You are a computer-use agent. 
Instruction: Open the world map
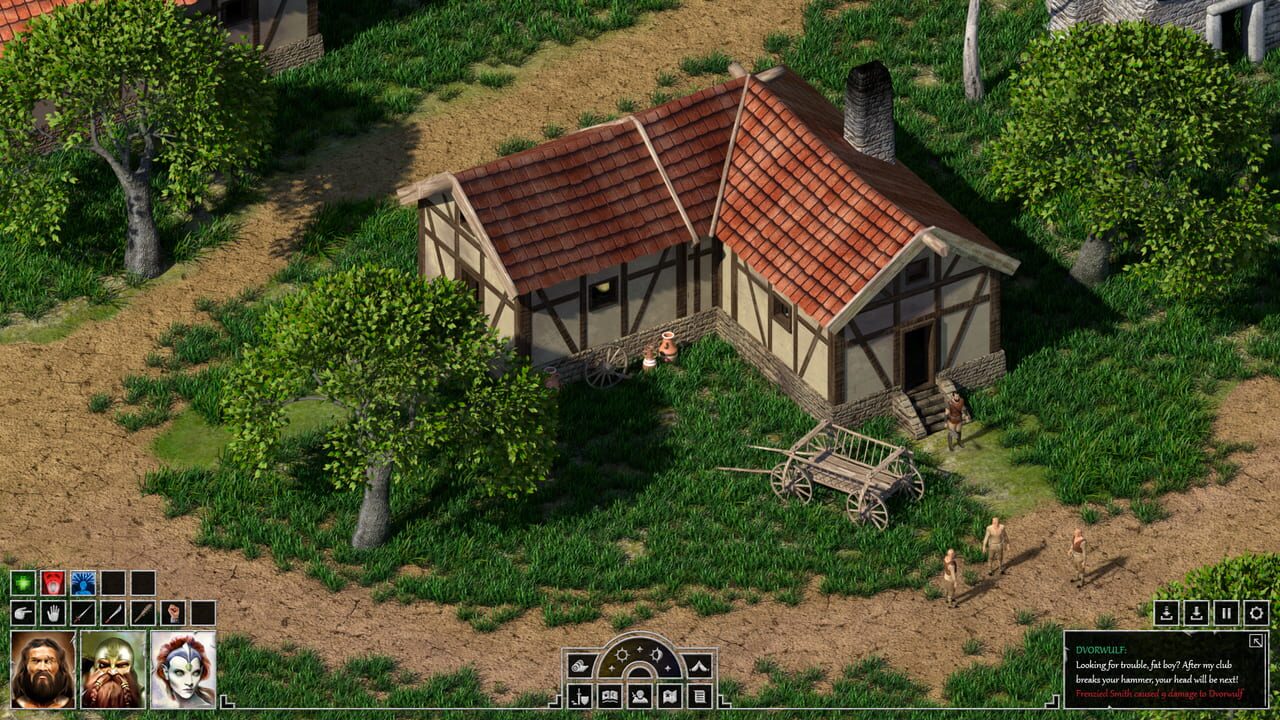[x=670, y=695]
